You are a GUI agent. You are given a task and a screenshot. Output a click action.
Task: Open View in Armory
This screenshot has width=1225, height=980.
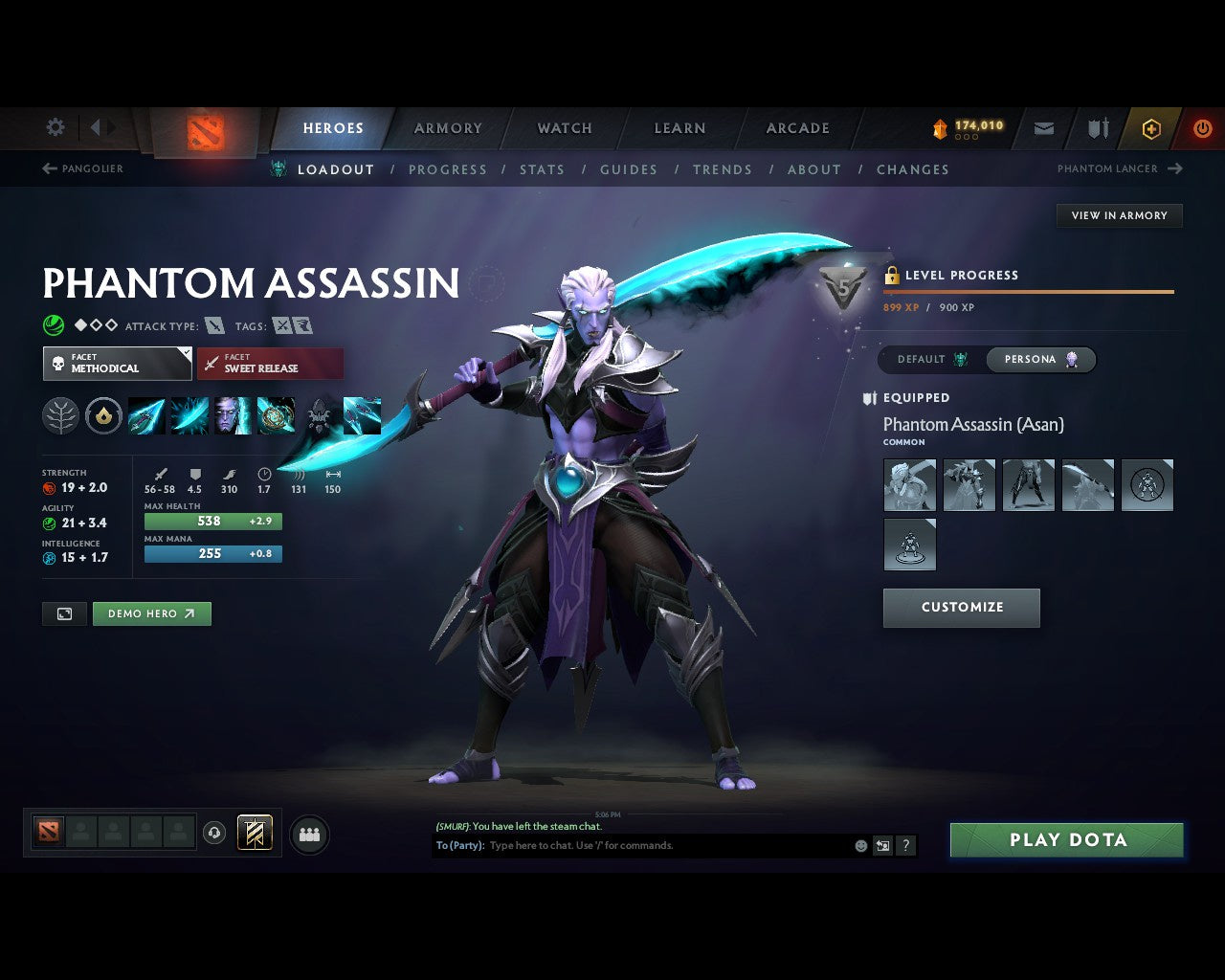tap(1119, 215)
